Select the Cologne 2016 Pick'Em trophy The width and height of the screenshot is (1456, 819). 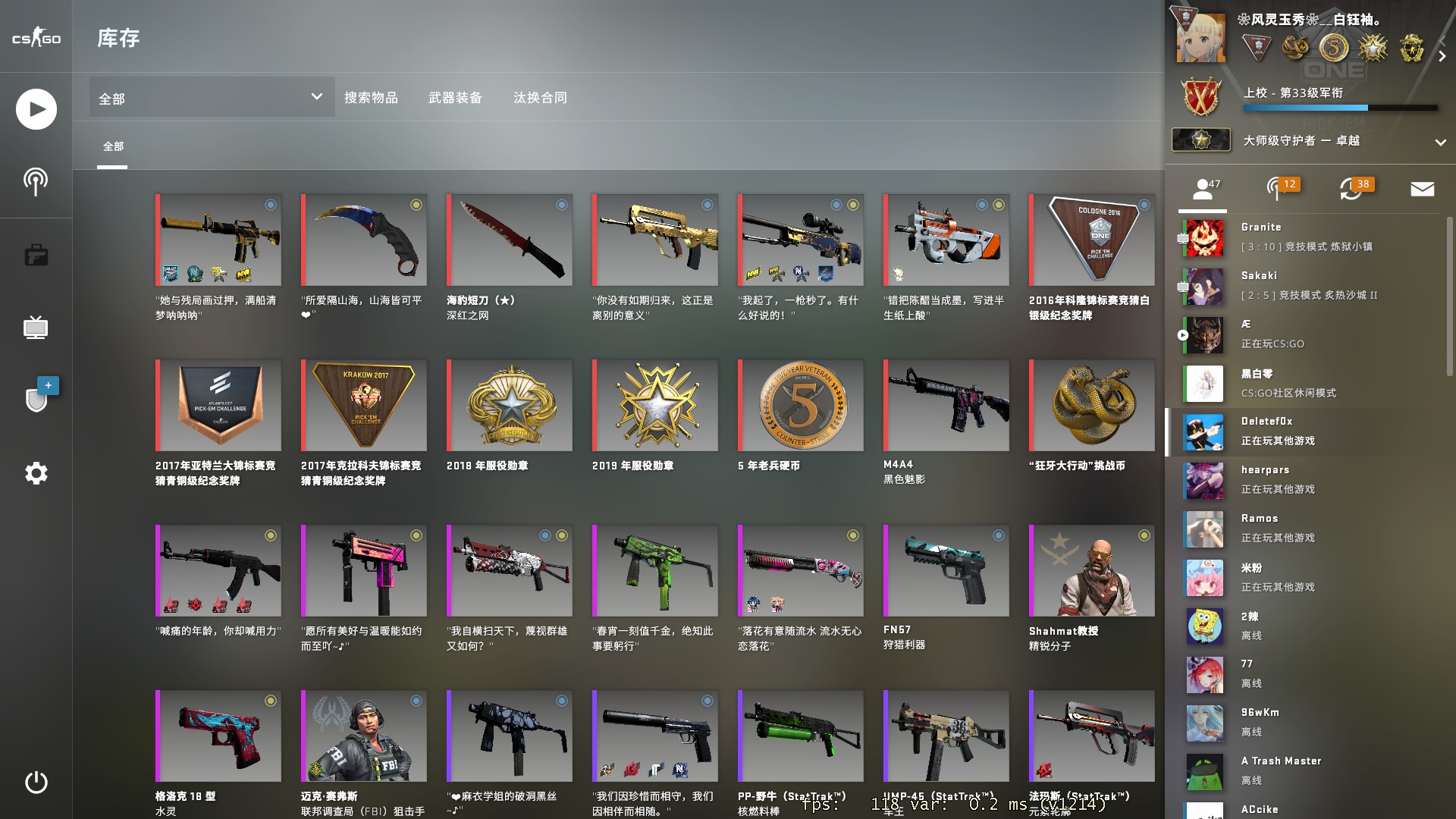1092,240
